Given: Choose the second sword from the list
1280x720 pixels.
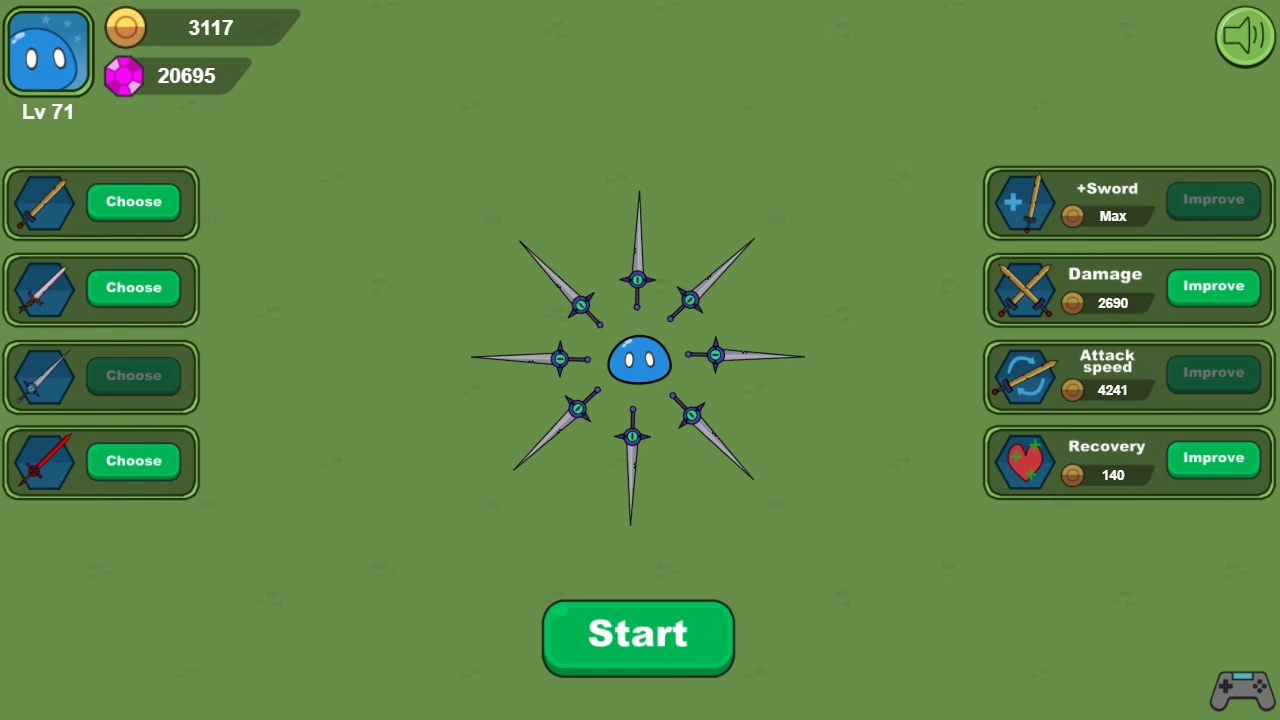Looking at the screenshot, I should point(133,288).
